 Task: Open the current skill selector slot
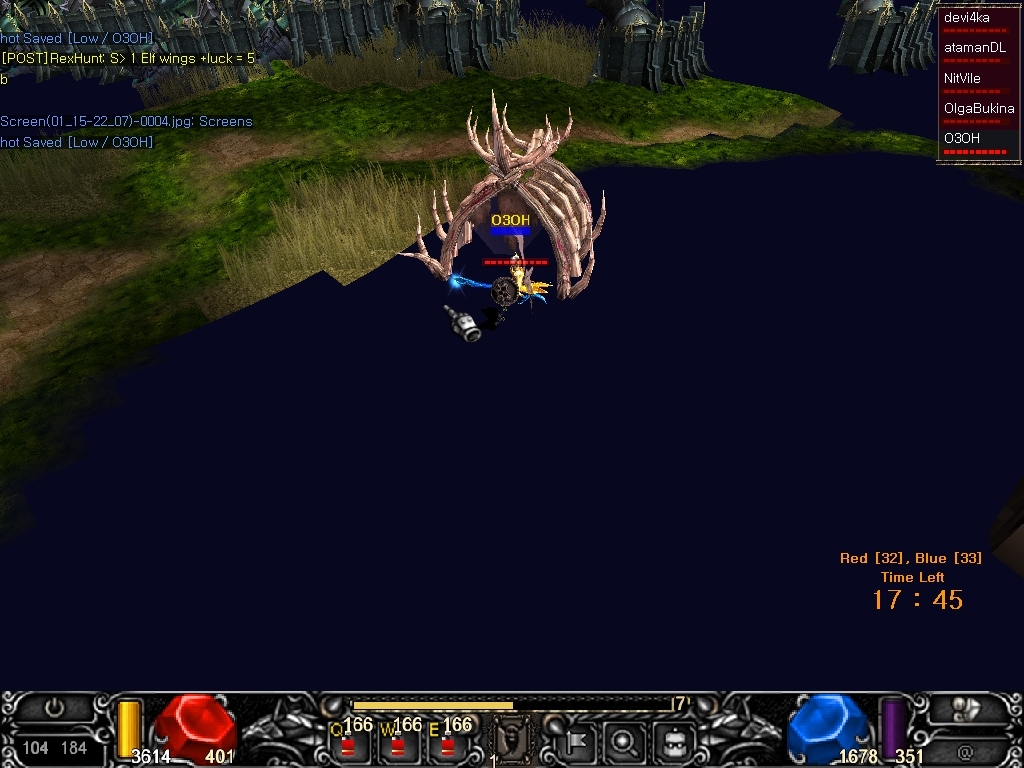click(x=513, y=740)
